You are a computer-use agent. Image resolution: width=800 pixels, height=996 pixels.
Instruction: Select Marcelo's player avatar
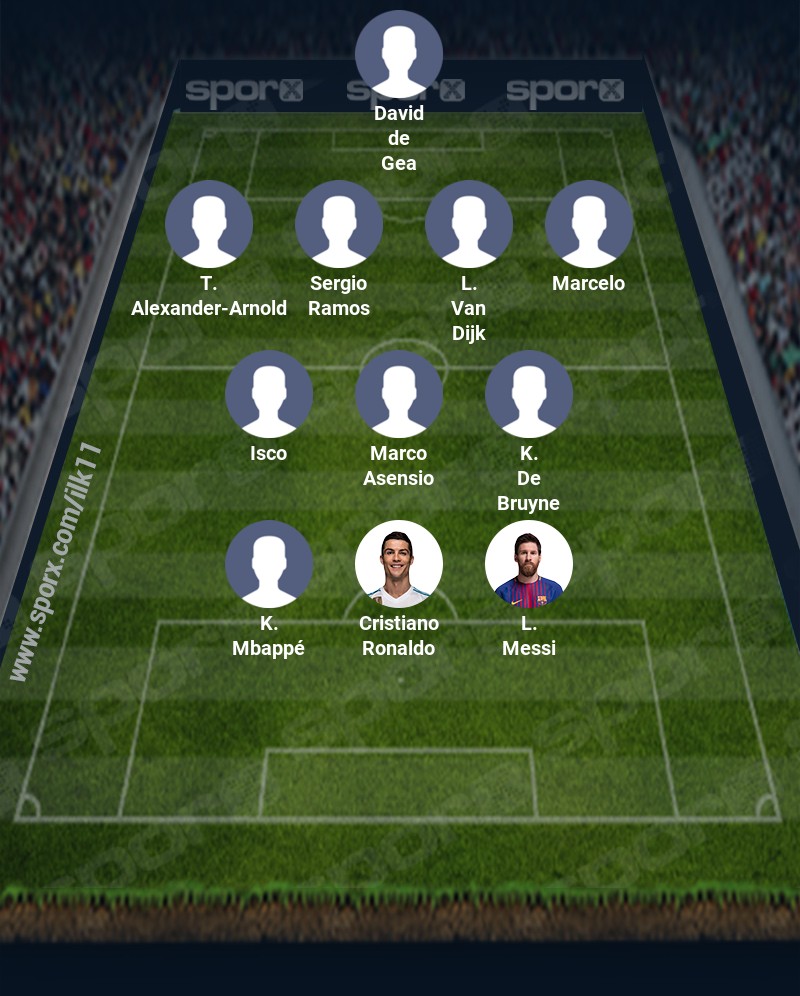pyautogui.click(x=589, y=224)
